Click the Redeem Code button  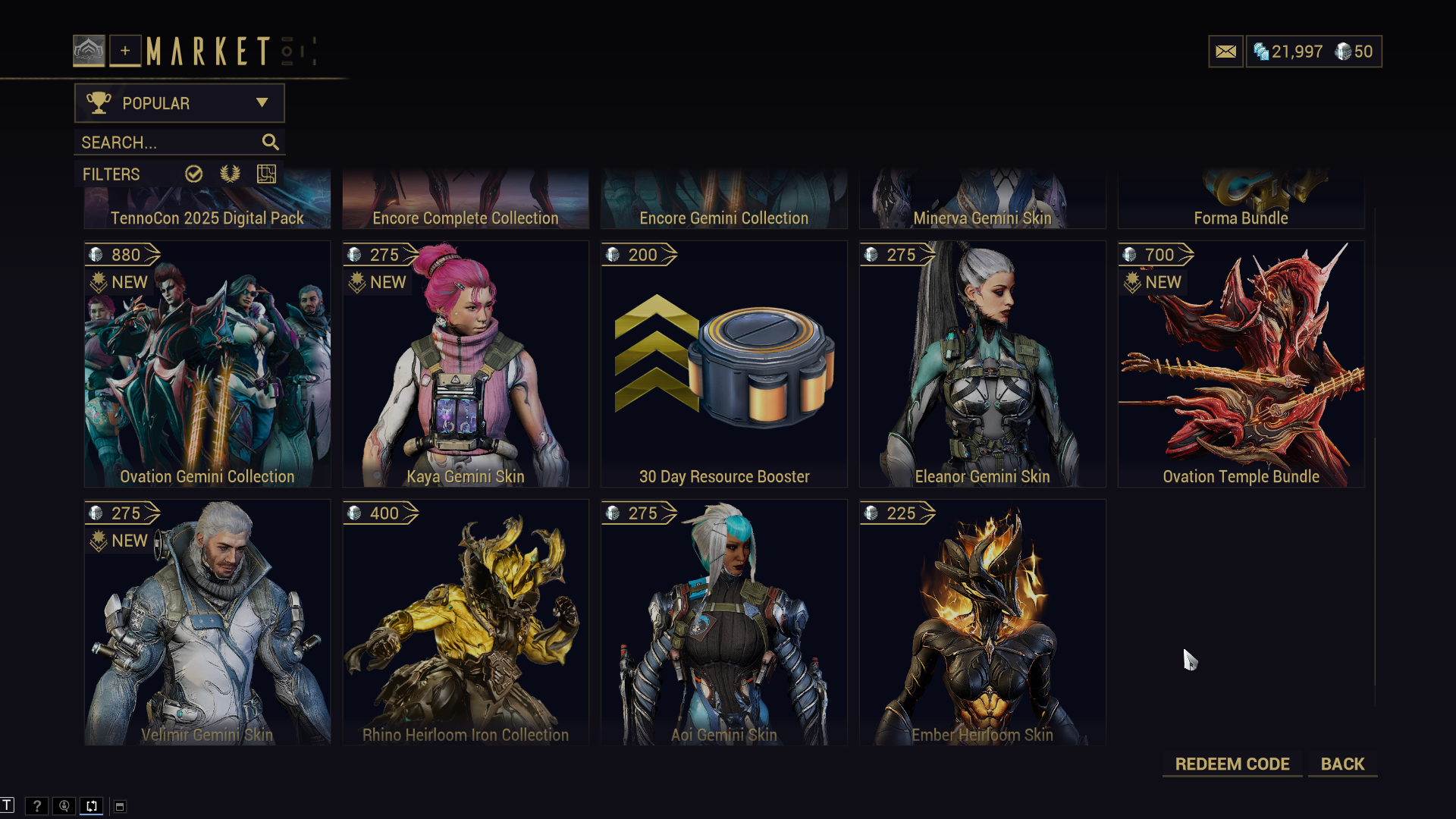tap(1232, 764)
